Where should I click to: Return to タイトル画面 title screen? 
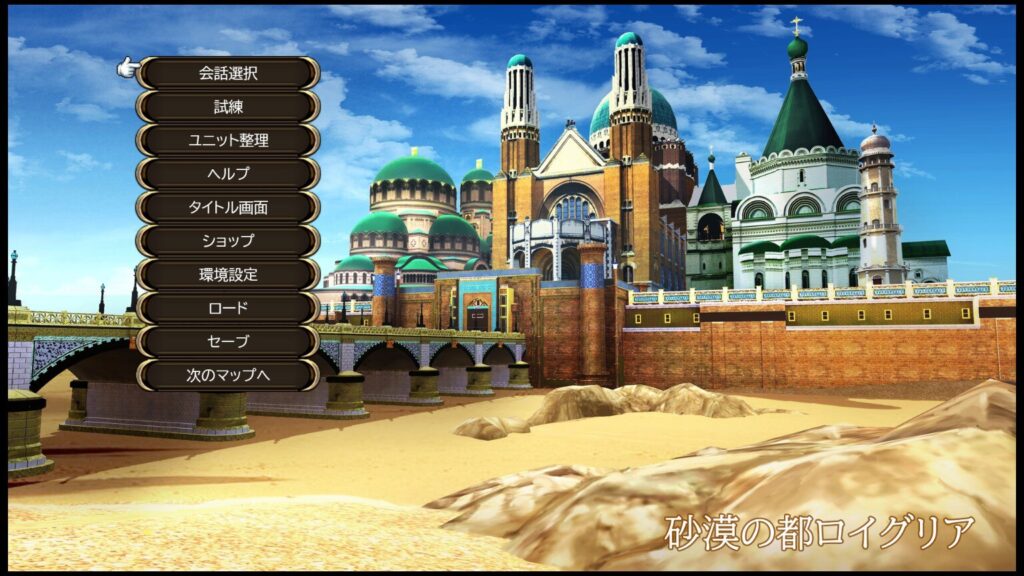(228, 207)
